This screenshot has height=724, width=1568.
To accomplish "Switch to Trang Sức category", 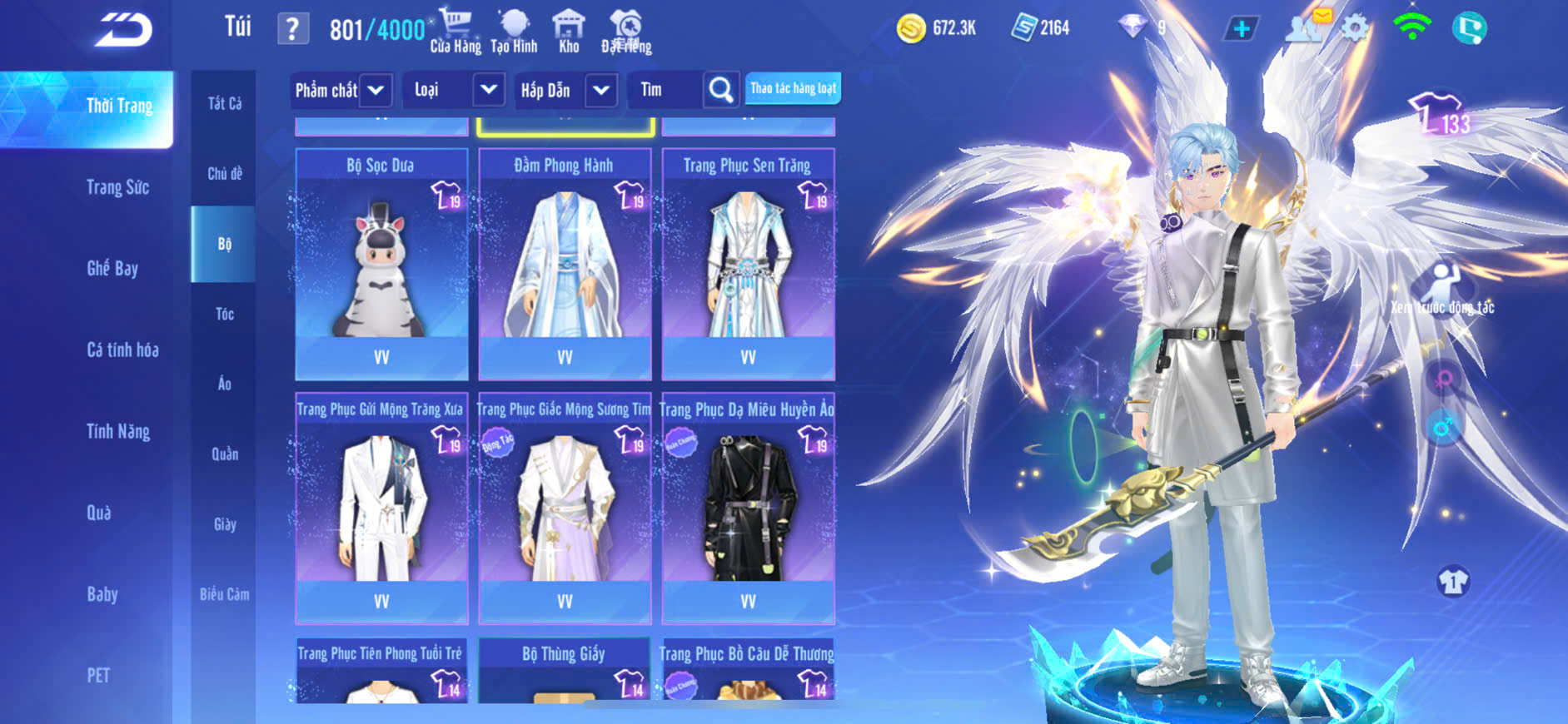I will click(x=117, y=187).
